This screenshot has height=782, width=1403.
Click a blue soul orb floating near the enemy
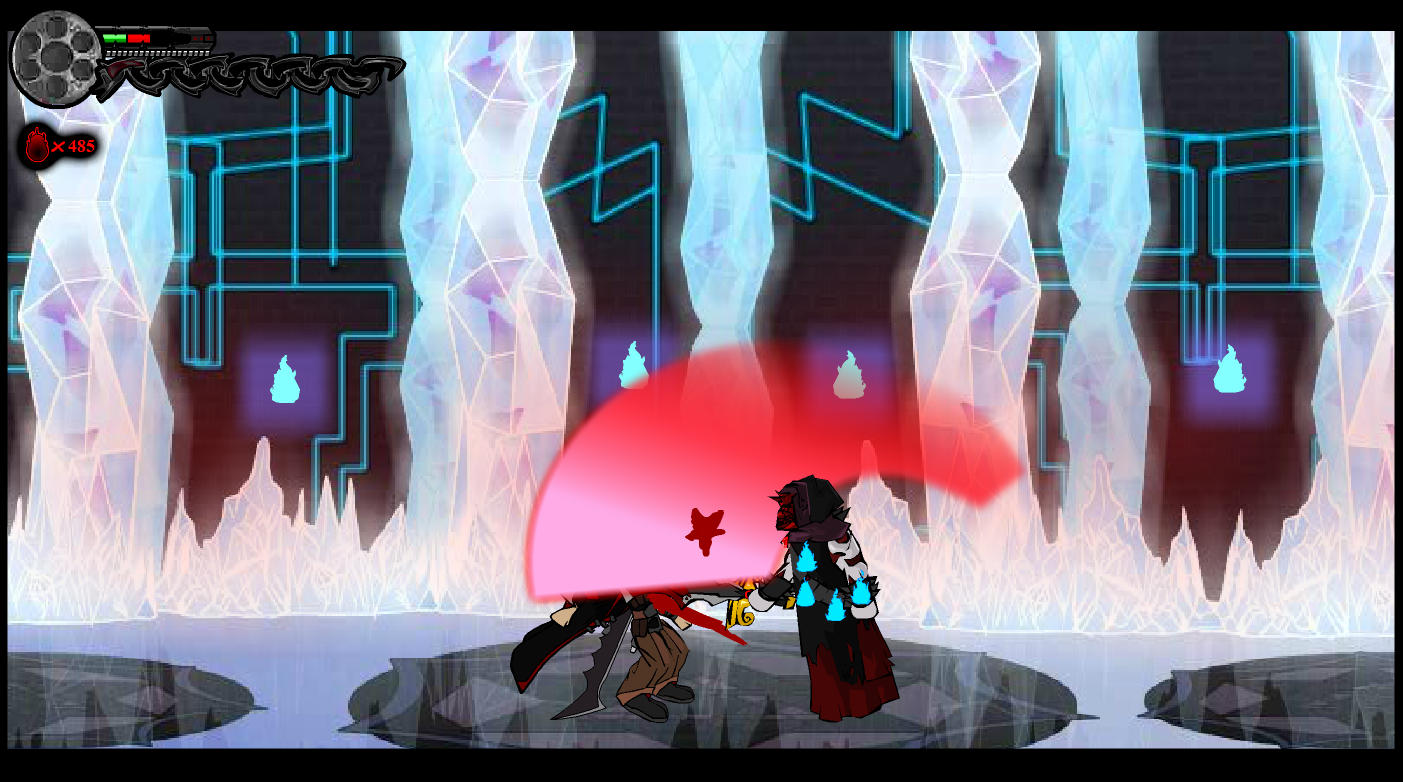(x=807, y=560)
